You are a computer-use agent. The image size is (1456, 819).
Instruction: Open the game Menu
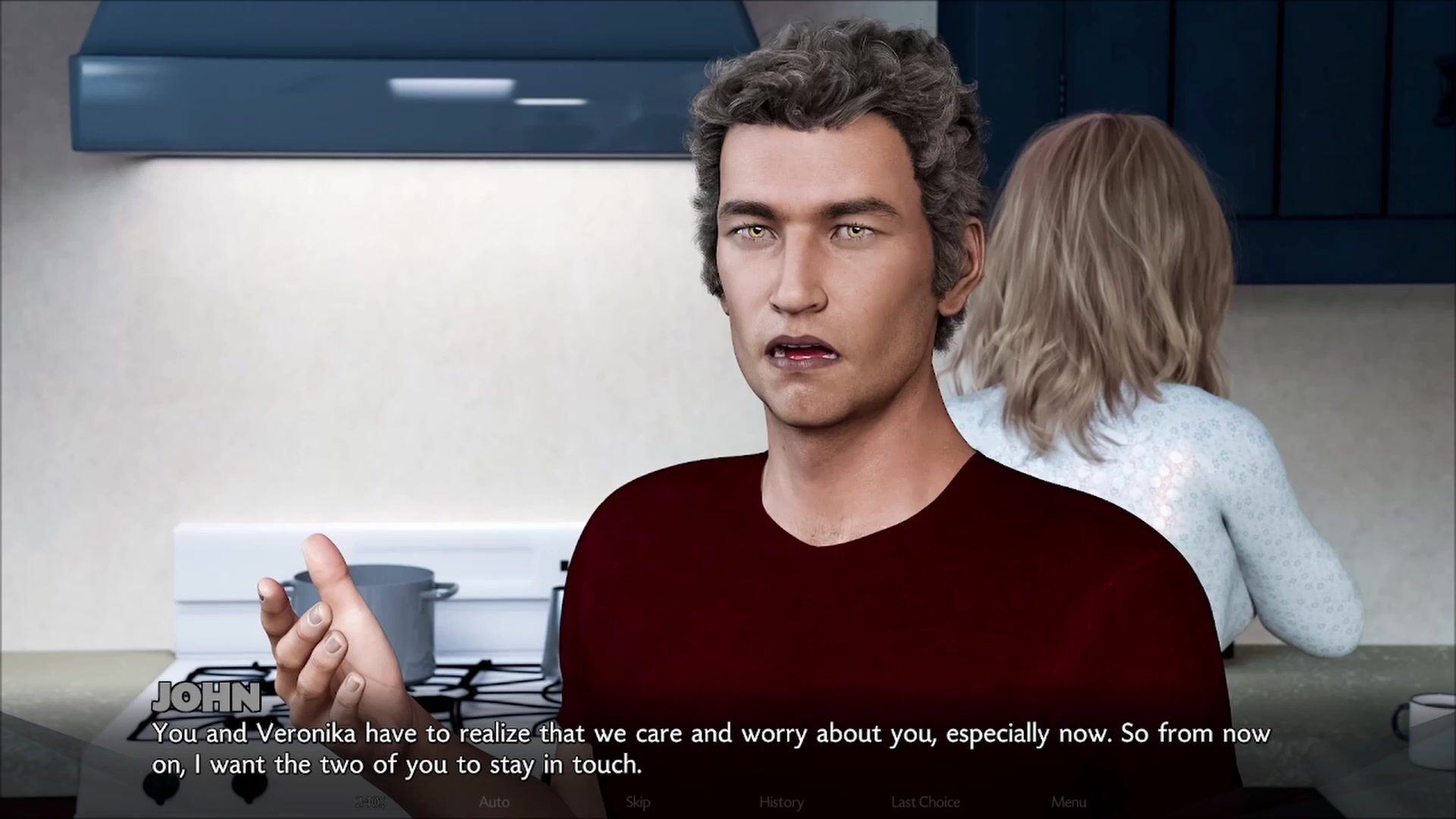[1068, 802]
